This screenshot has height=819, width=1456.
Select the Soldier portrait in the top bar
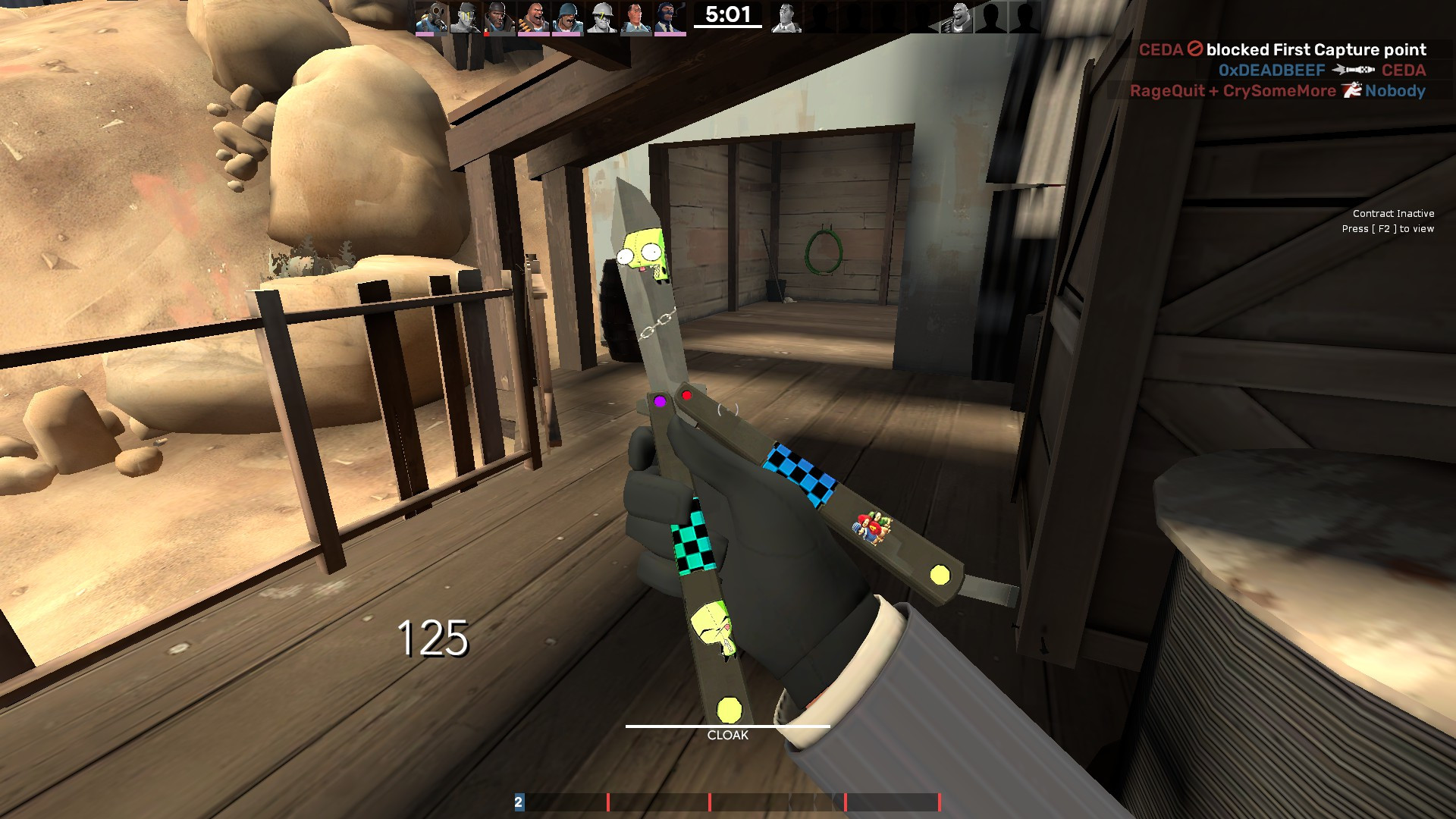tap(566, 17)
